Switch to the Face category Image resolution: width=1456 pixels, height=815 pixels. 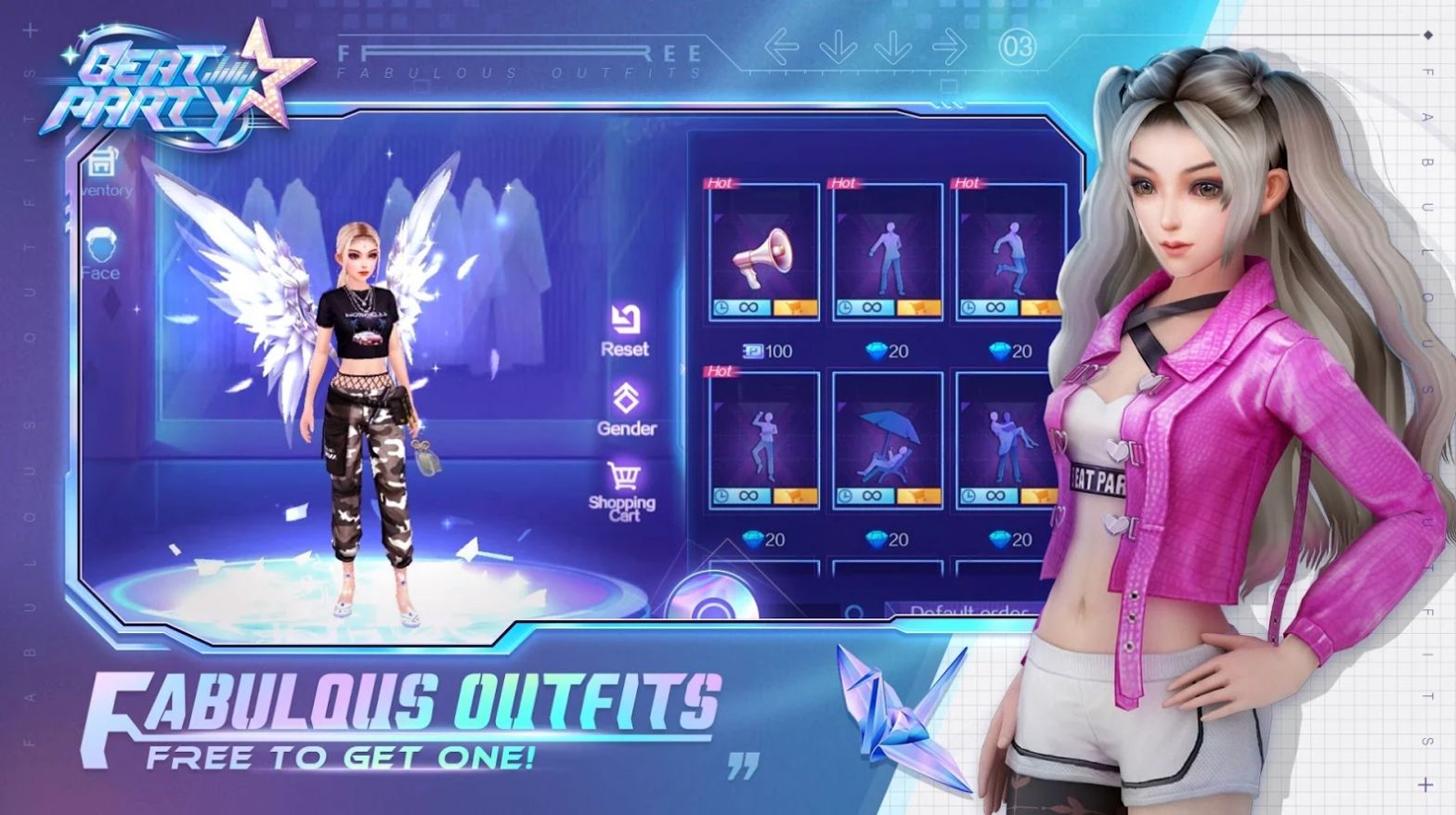pyautogui.click(x=100, y=254)
